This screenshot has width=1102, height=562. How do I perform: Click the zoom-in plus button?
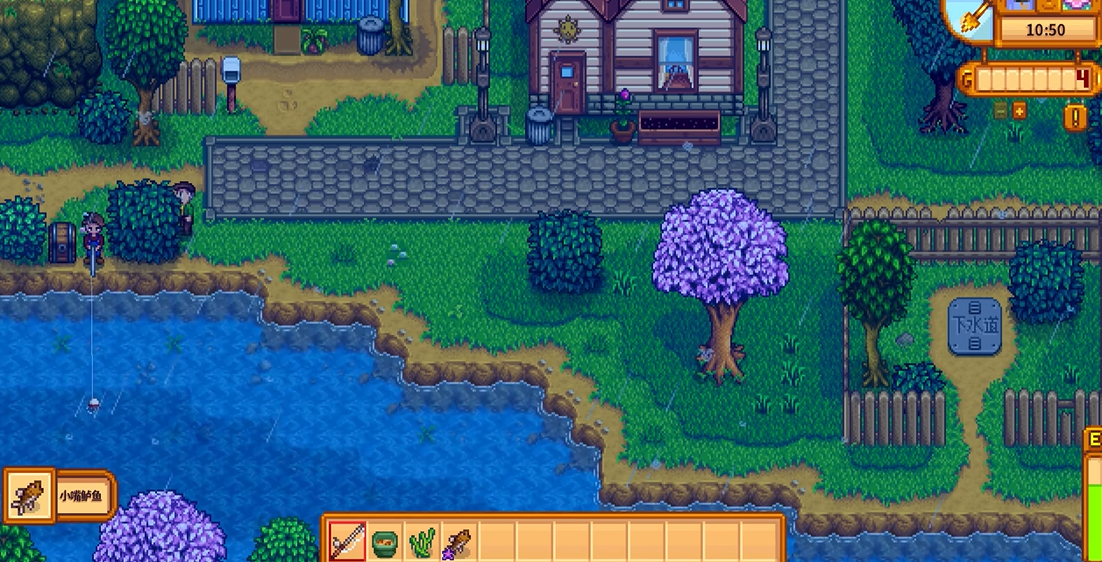(x=1019, y=110)
